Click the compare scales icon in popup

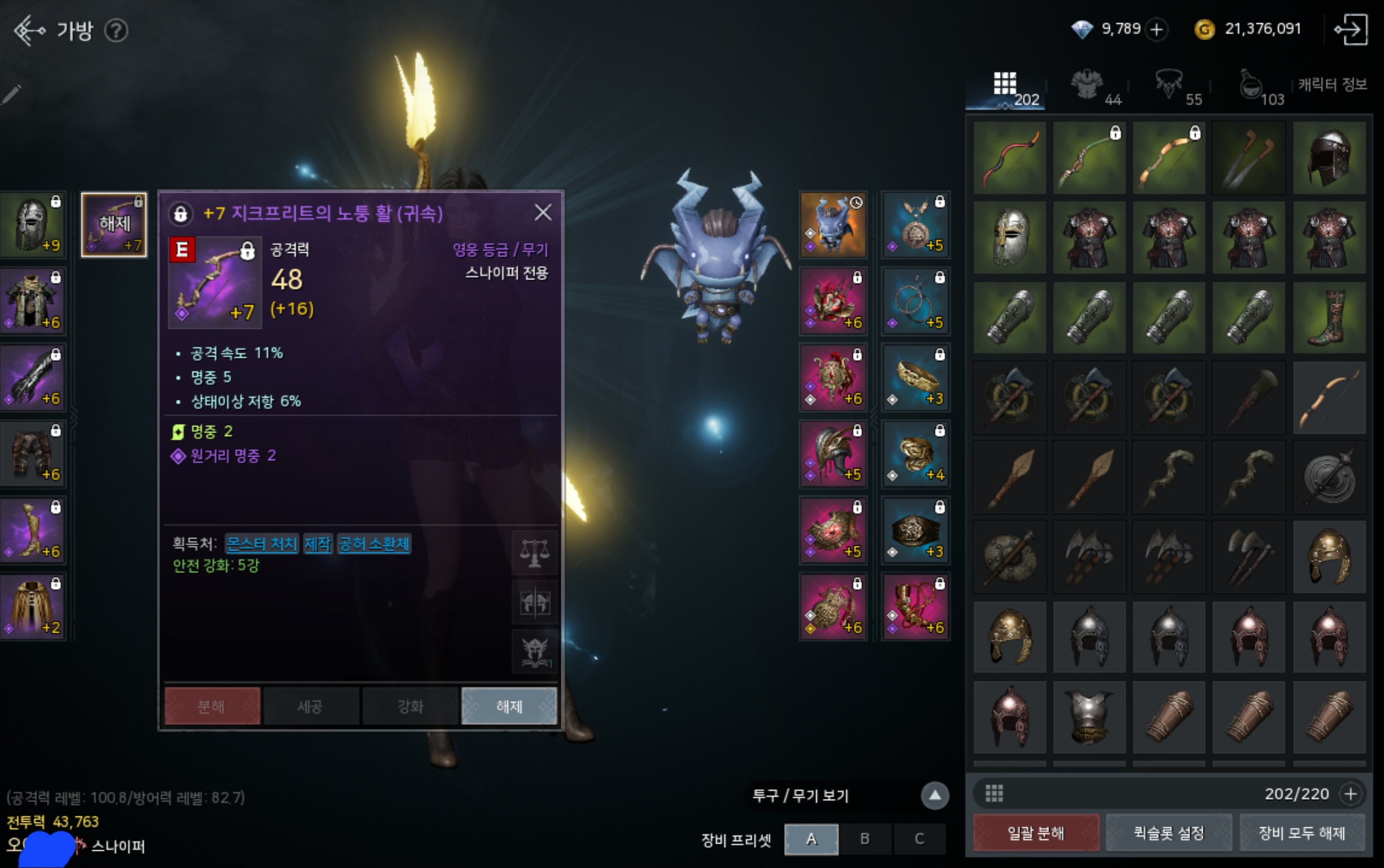point(535,553)
